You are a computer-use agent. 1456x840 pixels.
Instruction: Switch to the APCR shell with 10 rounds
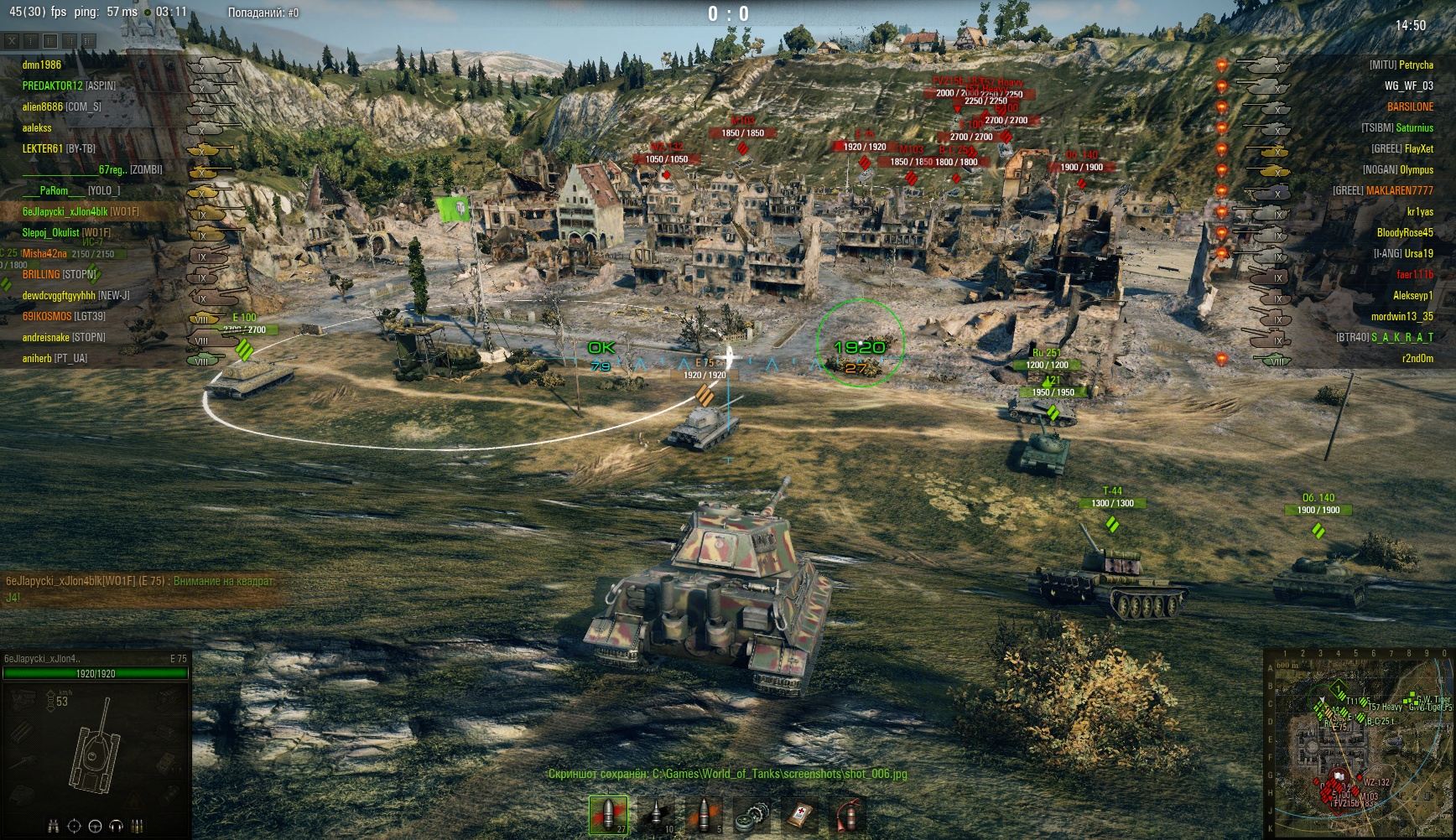[657, 815]
